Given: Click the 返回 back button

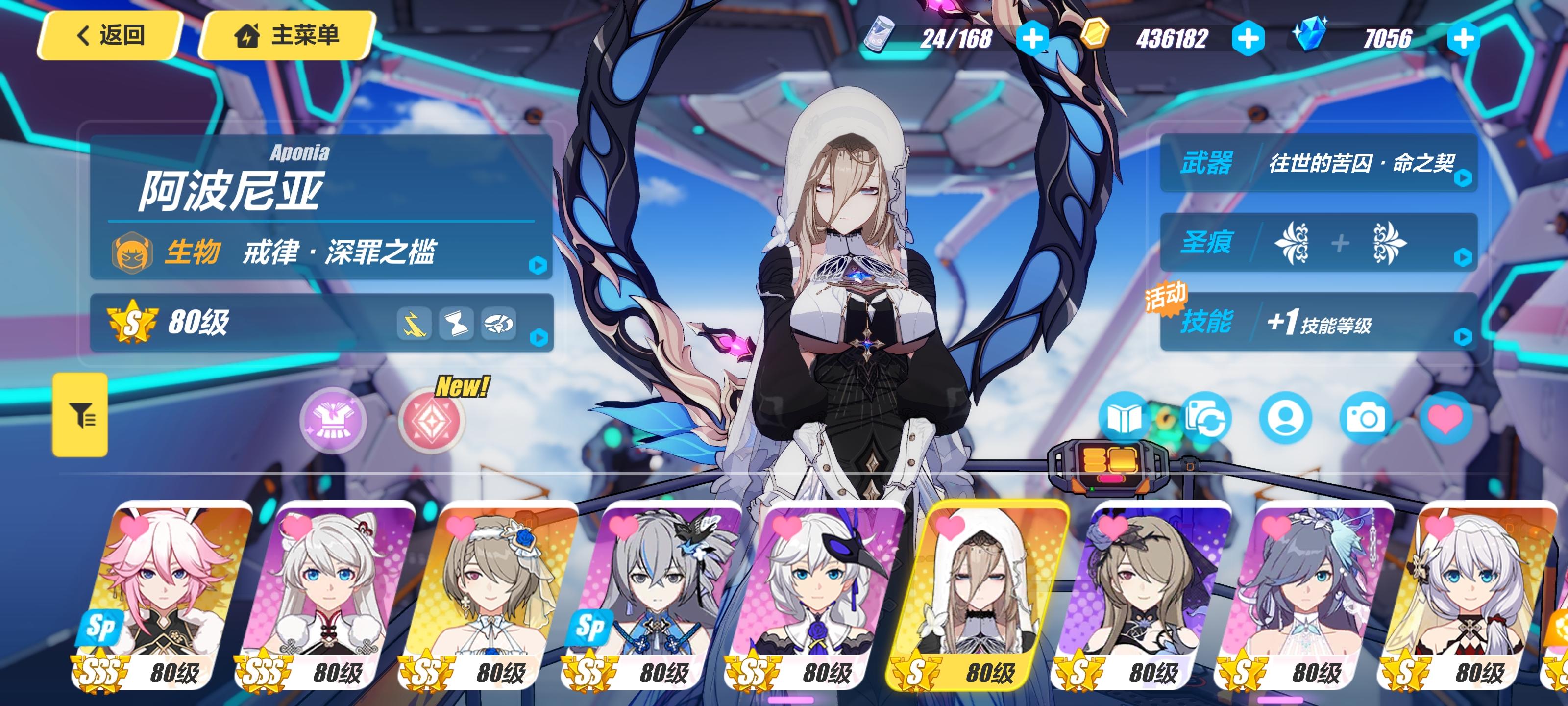Looking at the screenshot, I should click(110, 35).
